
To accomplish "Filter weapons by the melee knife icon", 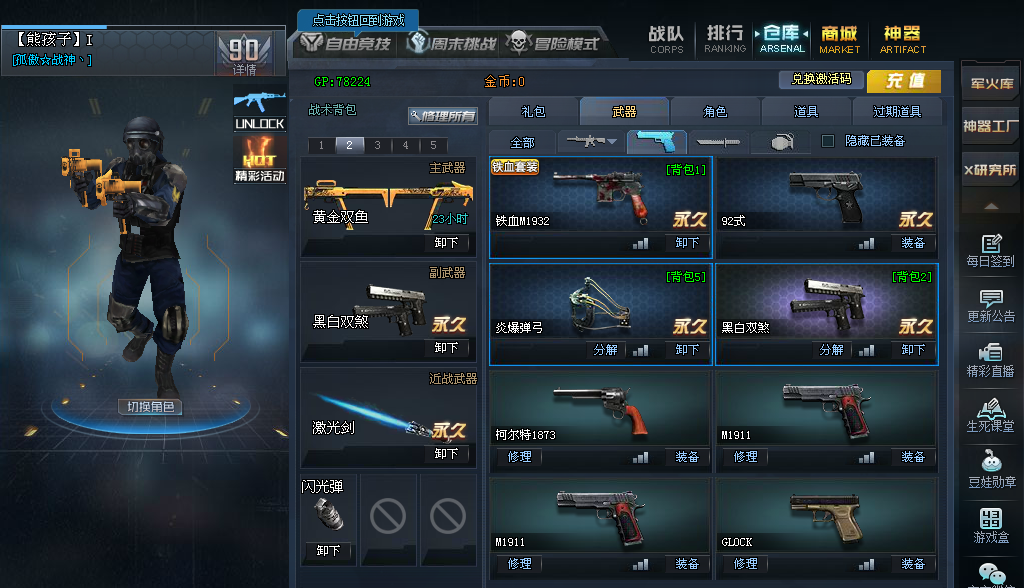I will 717,142.
